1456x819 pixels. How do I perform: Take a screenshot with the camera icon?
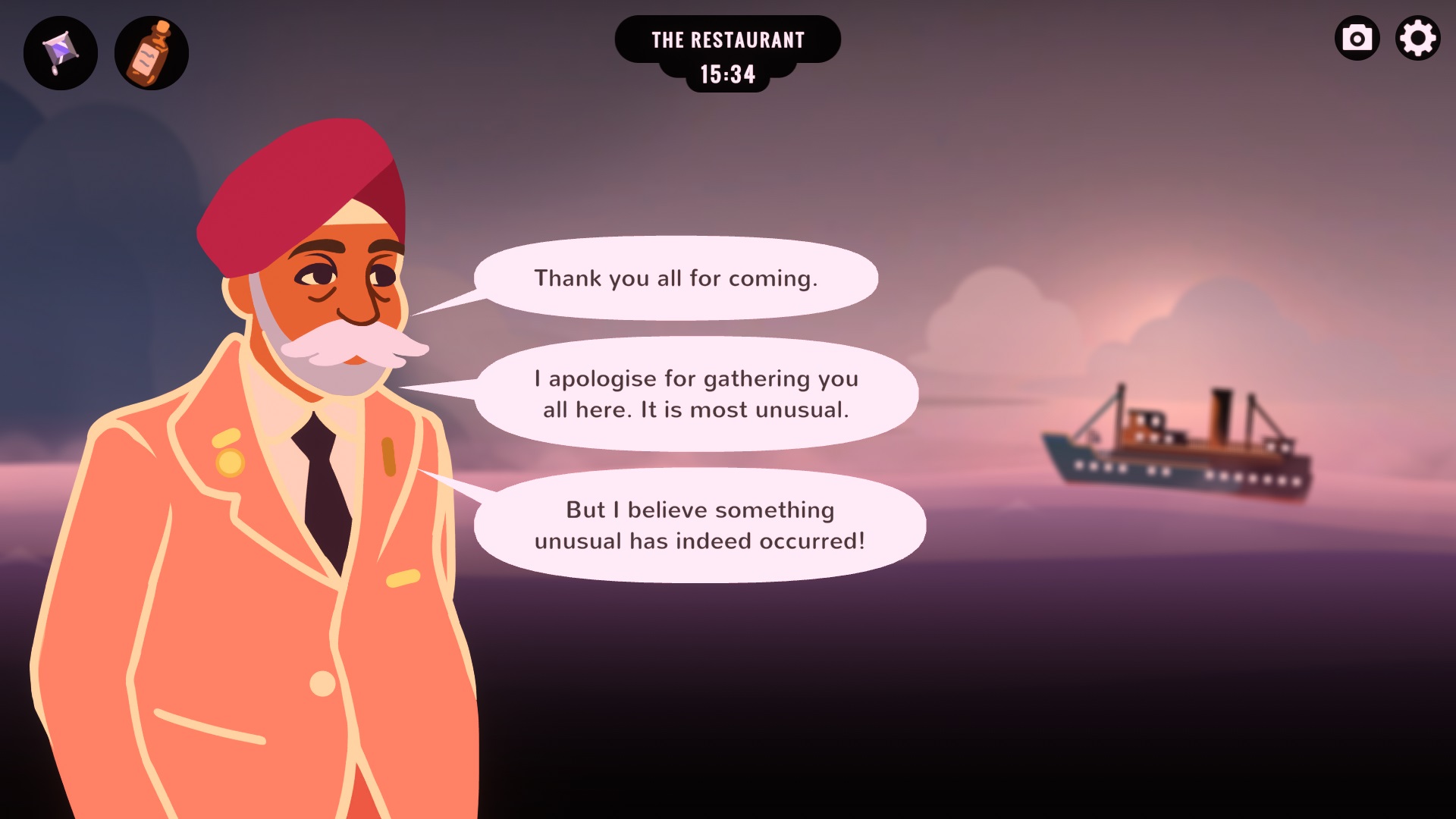(1357, 37)
